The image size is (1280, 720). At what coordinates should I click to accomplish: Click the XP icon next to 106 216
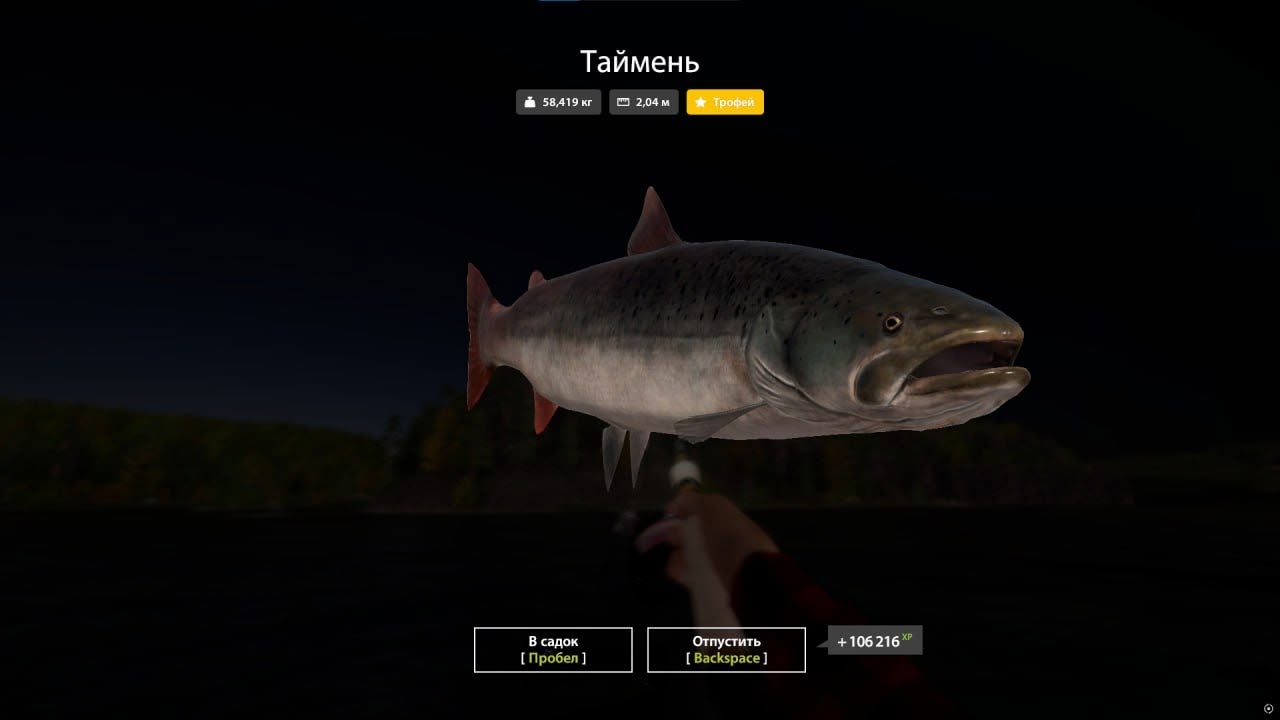click(906, 634)
